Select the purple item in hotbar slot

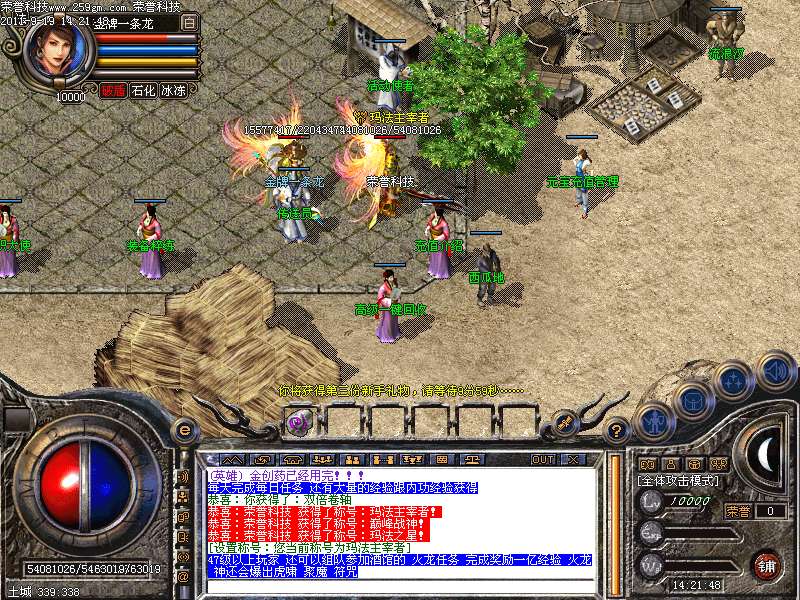click(297, 421)
